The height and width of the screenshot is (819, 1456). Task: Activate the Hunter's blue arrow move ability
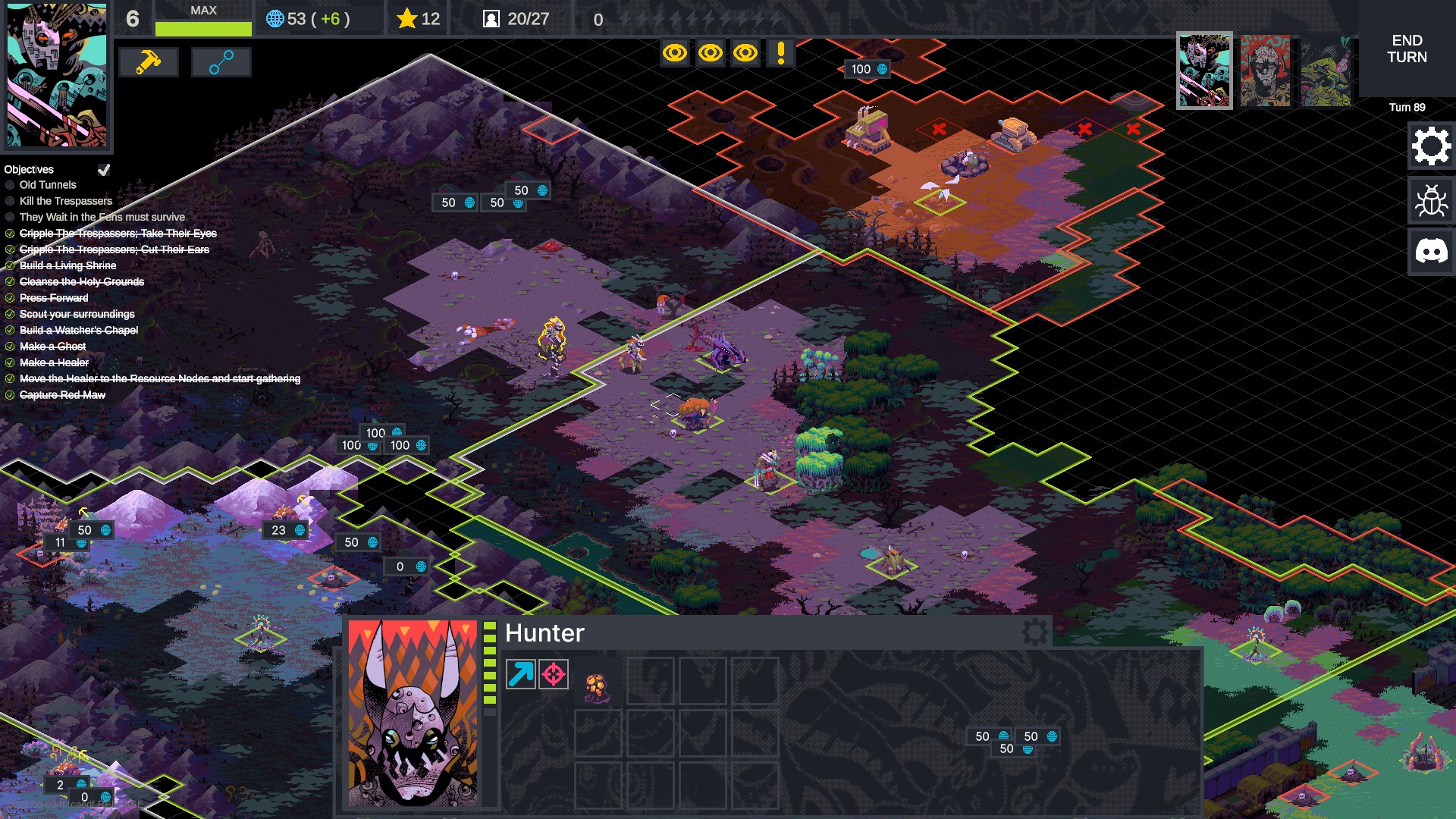[x=520, y=674]
